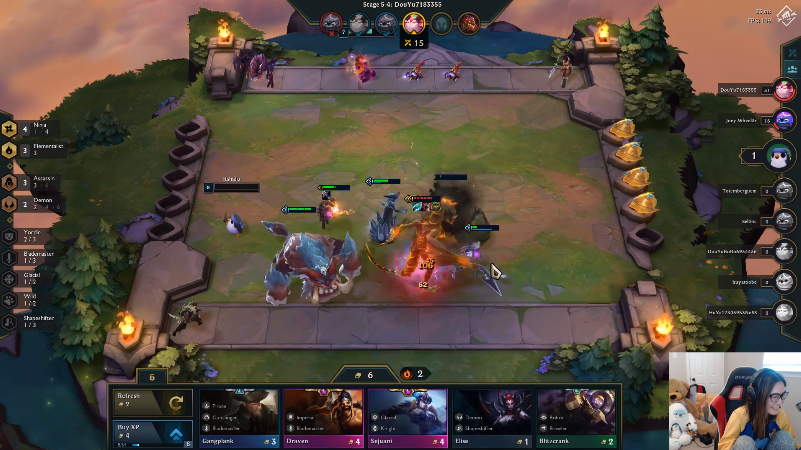Refresh the champion shop
Viewport: 801px width, 450px height.
150,403
